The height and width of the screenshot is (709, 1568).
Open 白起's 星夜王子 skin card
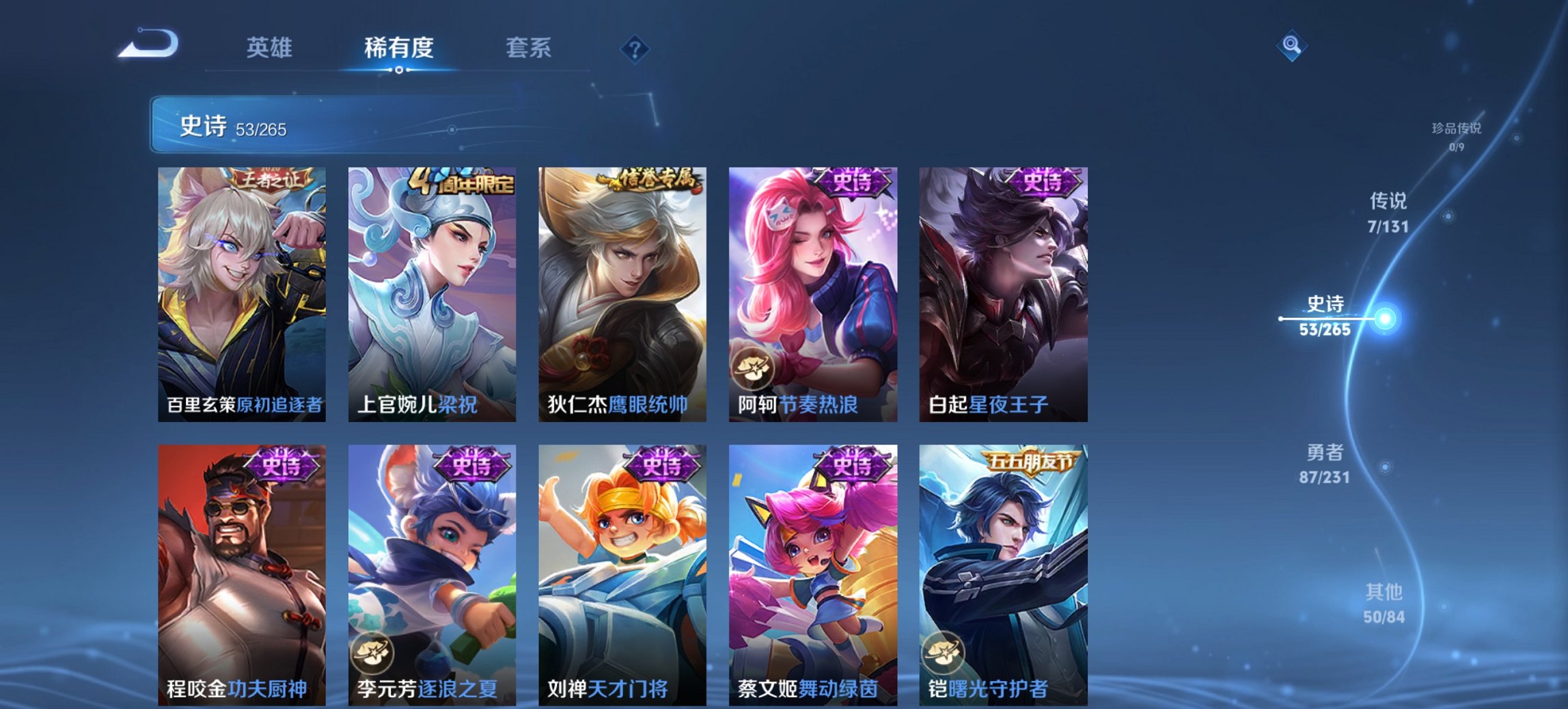(x=1004, y=287)
